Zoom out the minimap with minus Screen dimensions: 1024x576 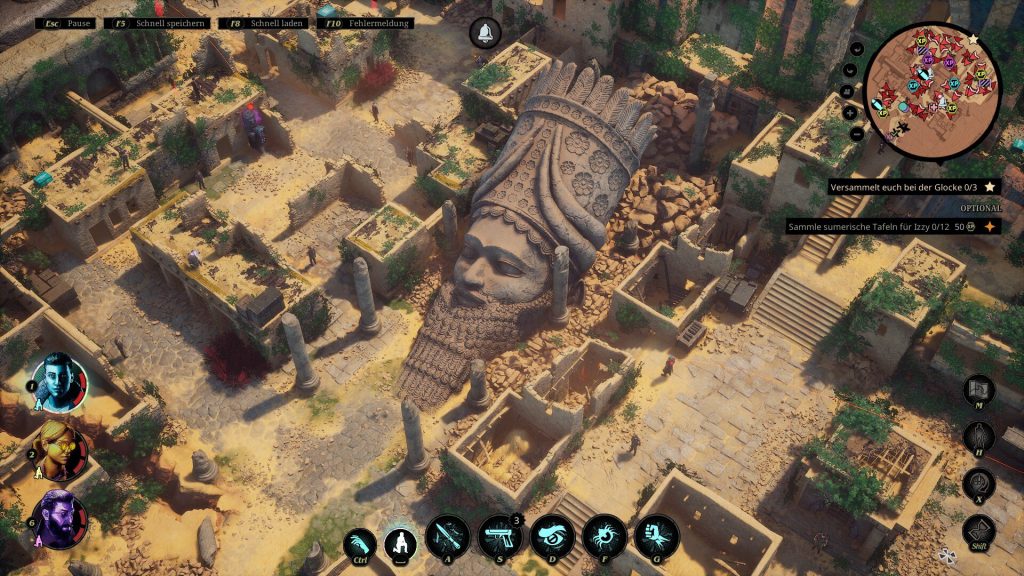[857, 133]
